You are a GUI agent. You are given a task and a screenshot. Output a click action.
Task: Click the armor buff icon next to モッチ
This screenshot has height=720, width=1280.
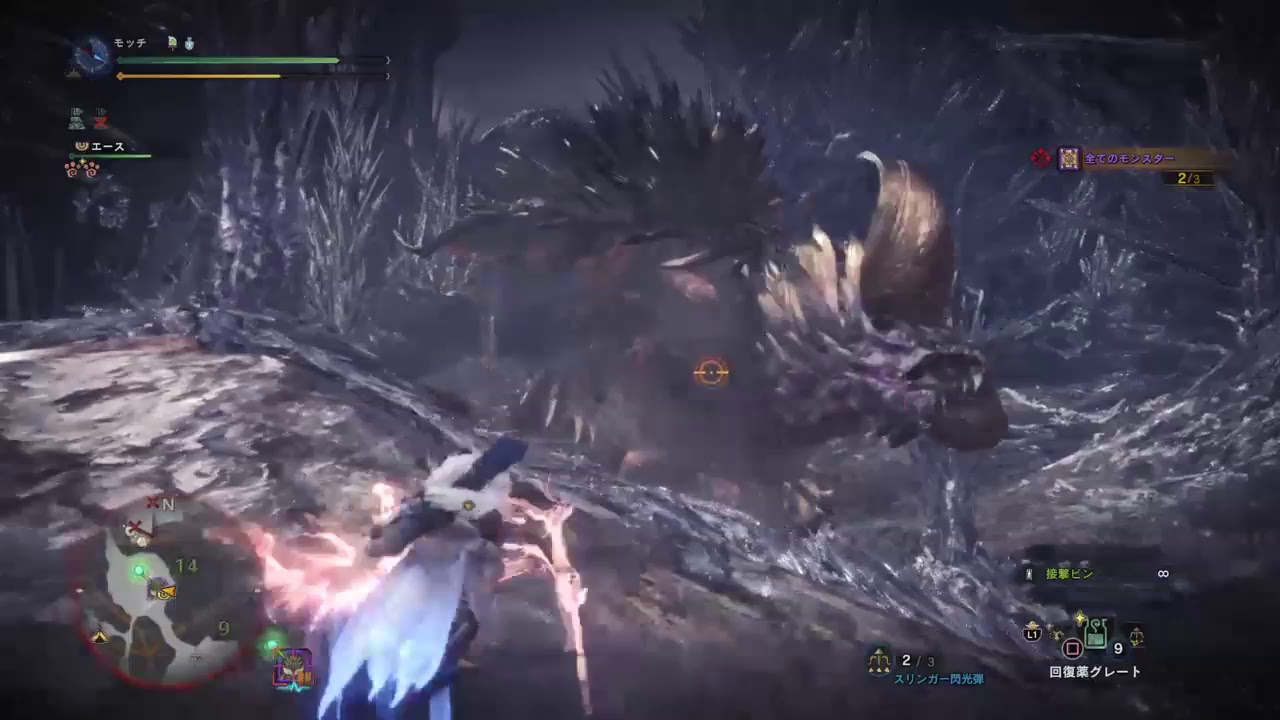pos(189,43)
